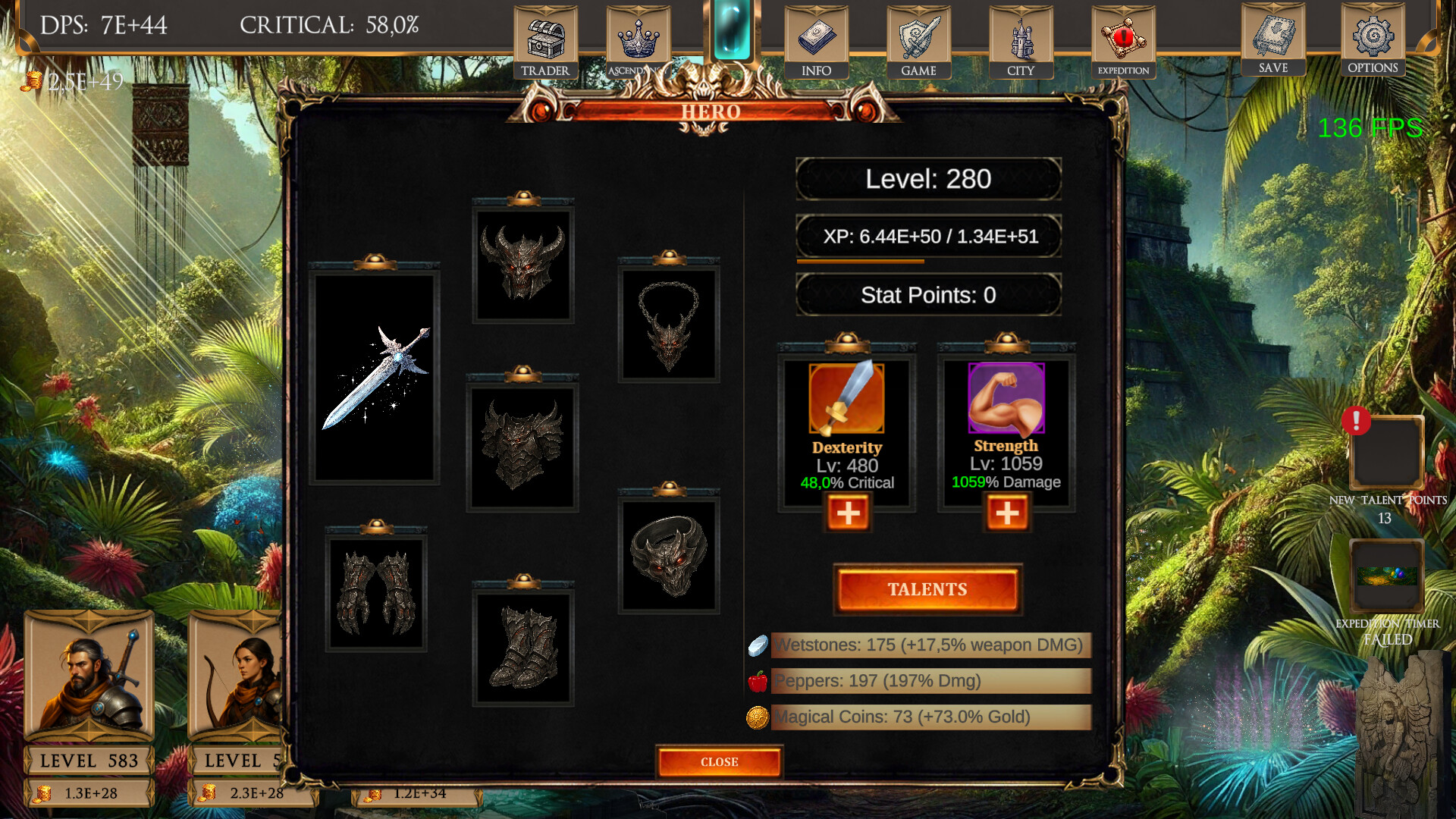This screenshot has width=1456, height=819.
Task: Select the equipped ring slot
Action: [x=667, y=554]
